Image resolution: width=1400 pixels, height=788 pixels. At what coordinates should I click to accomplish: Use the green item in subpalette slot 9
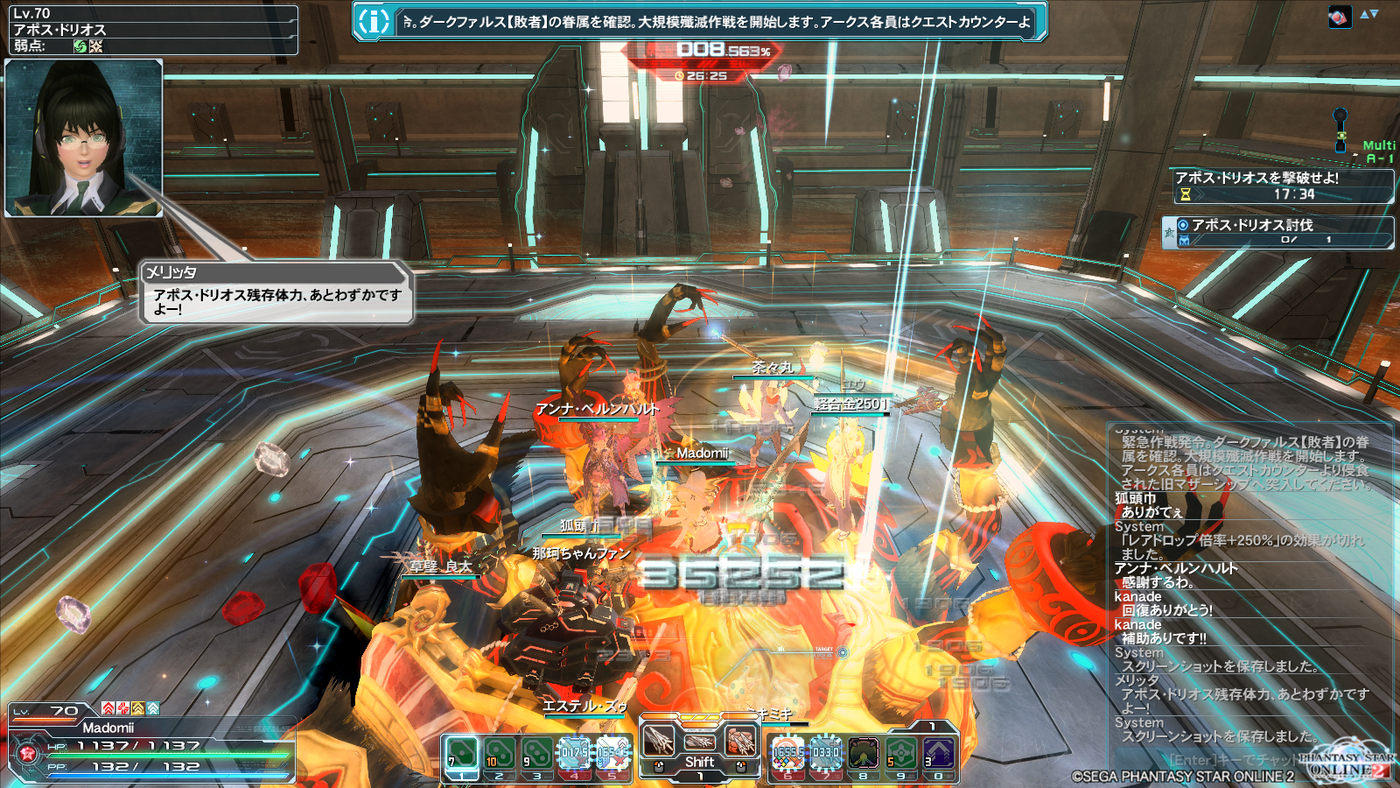tap(901, 752)
